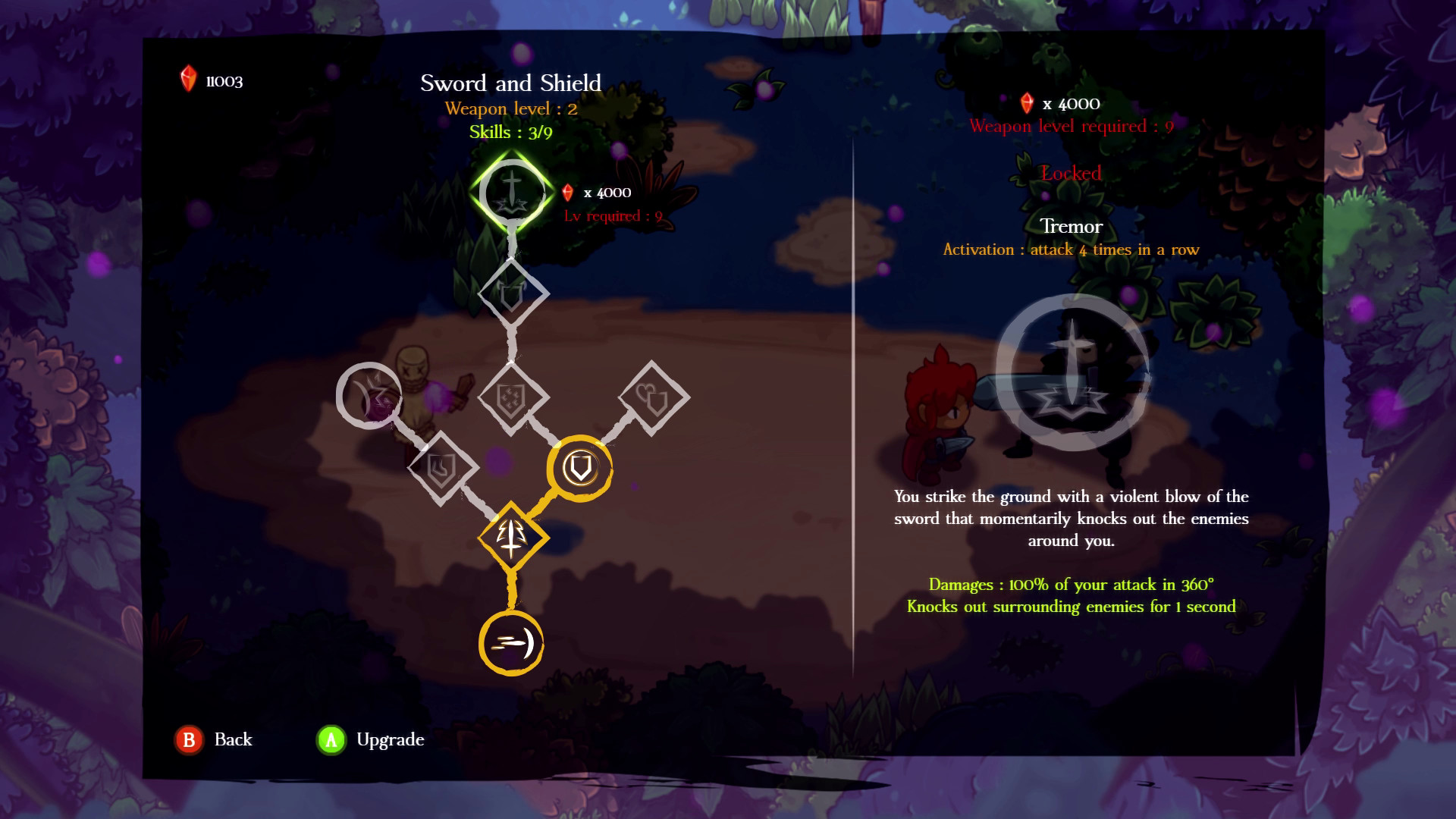This screenshot has width=1456, height=819.
Task: Click the green A controller button icon
Action: point(331,739)
